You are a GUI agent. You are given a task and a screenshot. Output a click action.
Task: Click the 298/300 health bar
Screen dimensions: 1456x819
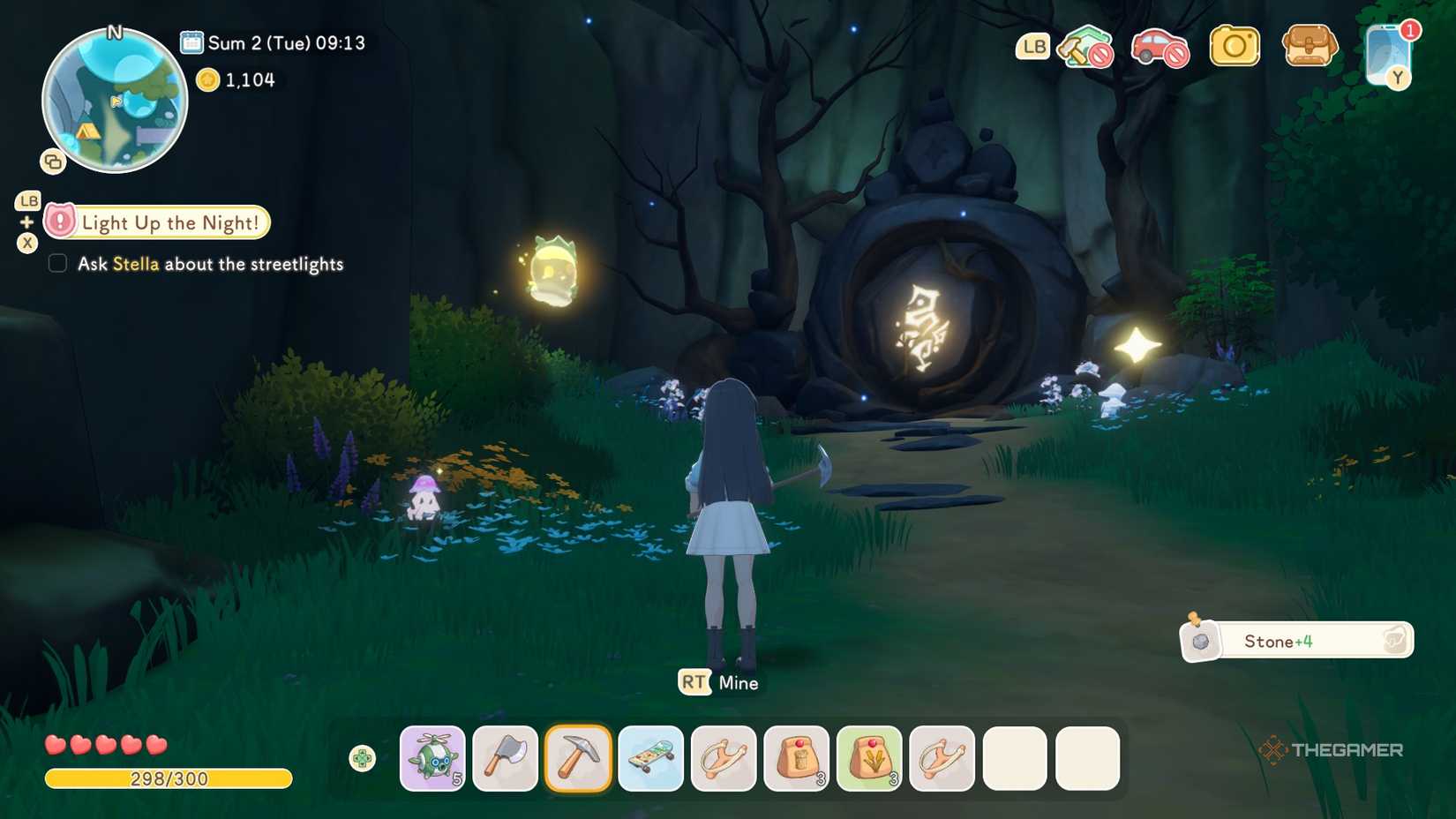click(x=168, y=779)
